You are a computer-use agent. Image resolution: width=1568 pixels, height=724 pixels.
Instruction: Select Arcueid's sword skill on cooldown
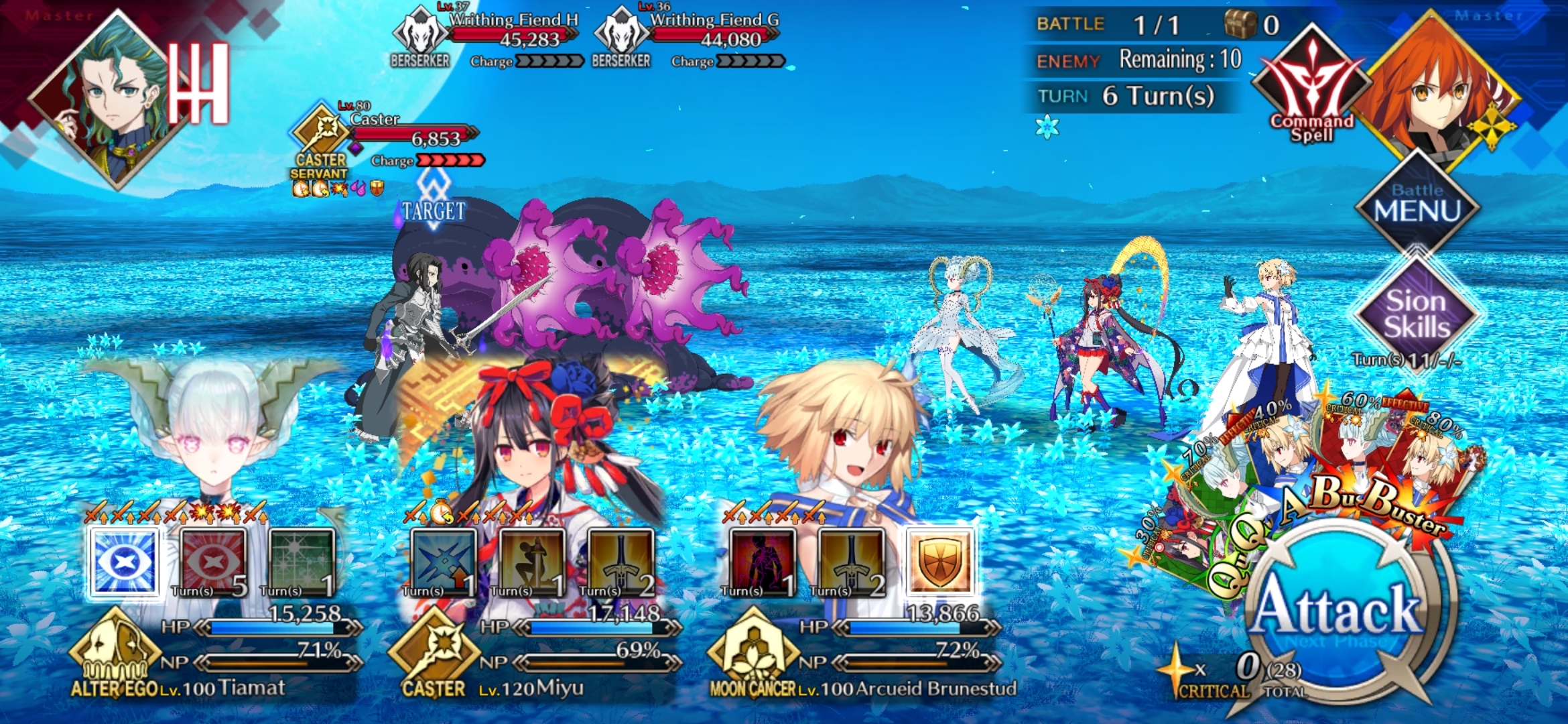tap(851, 562)
